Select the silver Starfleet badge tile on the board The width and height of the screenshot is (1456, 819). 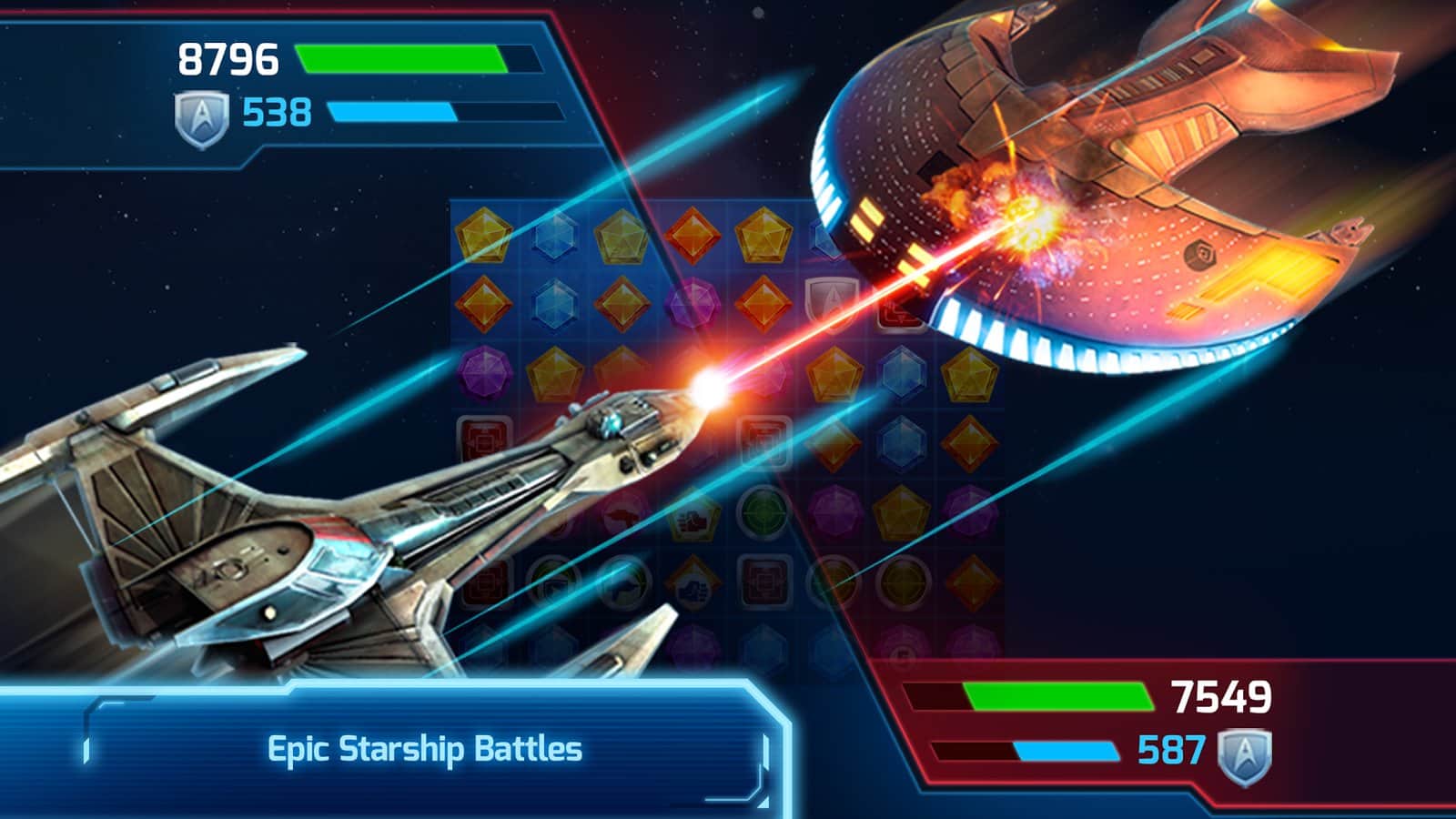(830, 301)
